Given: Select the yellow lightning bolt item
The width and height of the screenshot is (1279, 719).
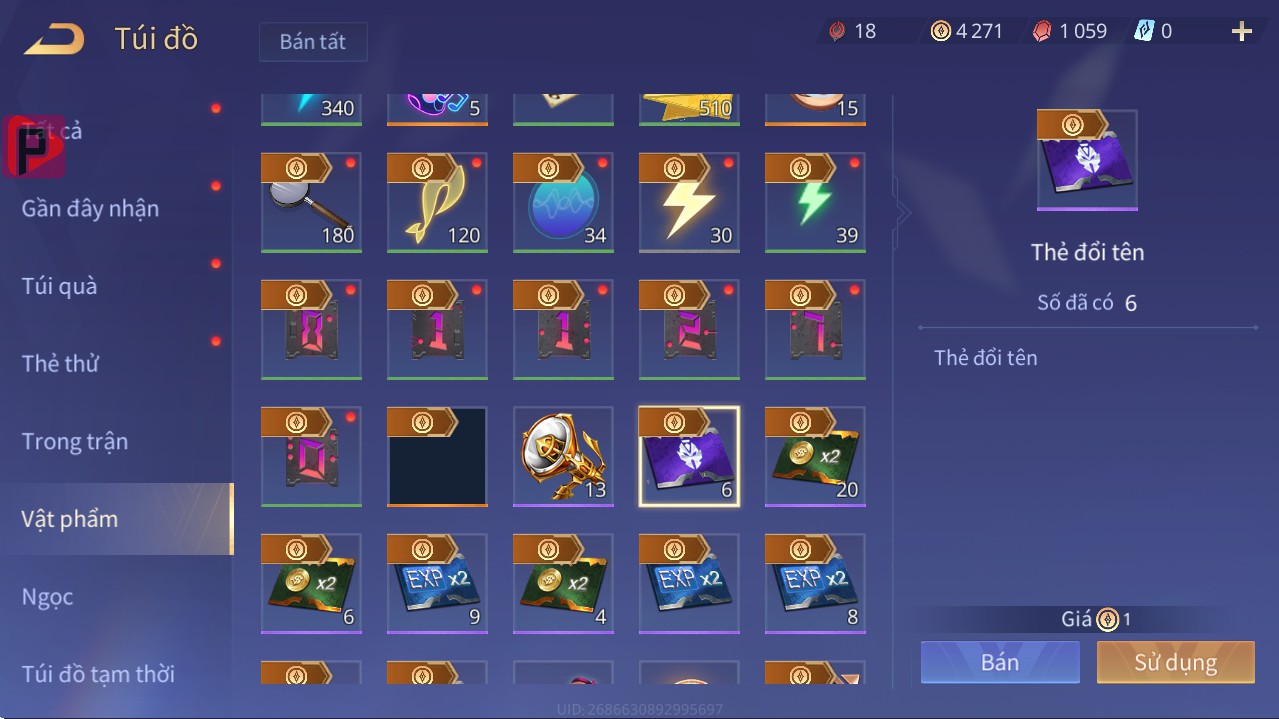Looking at the screenshot, I should click(689, 203).
